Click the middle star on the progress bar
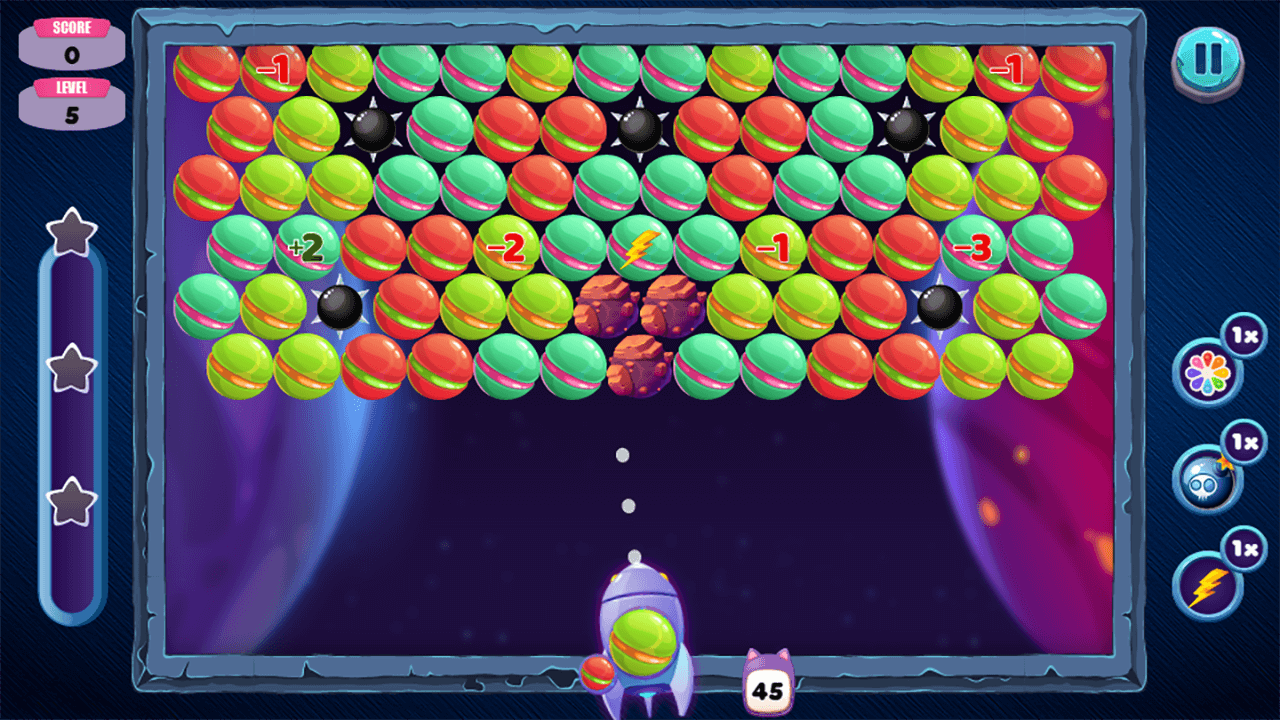Viewport: 1280px width, 720px height. 71,365
